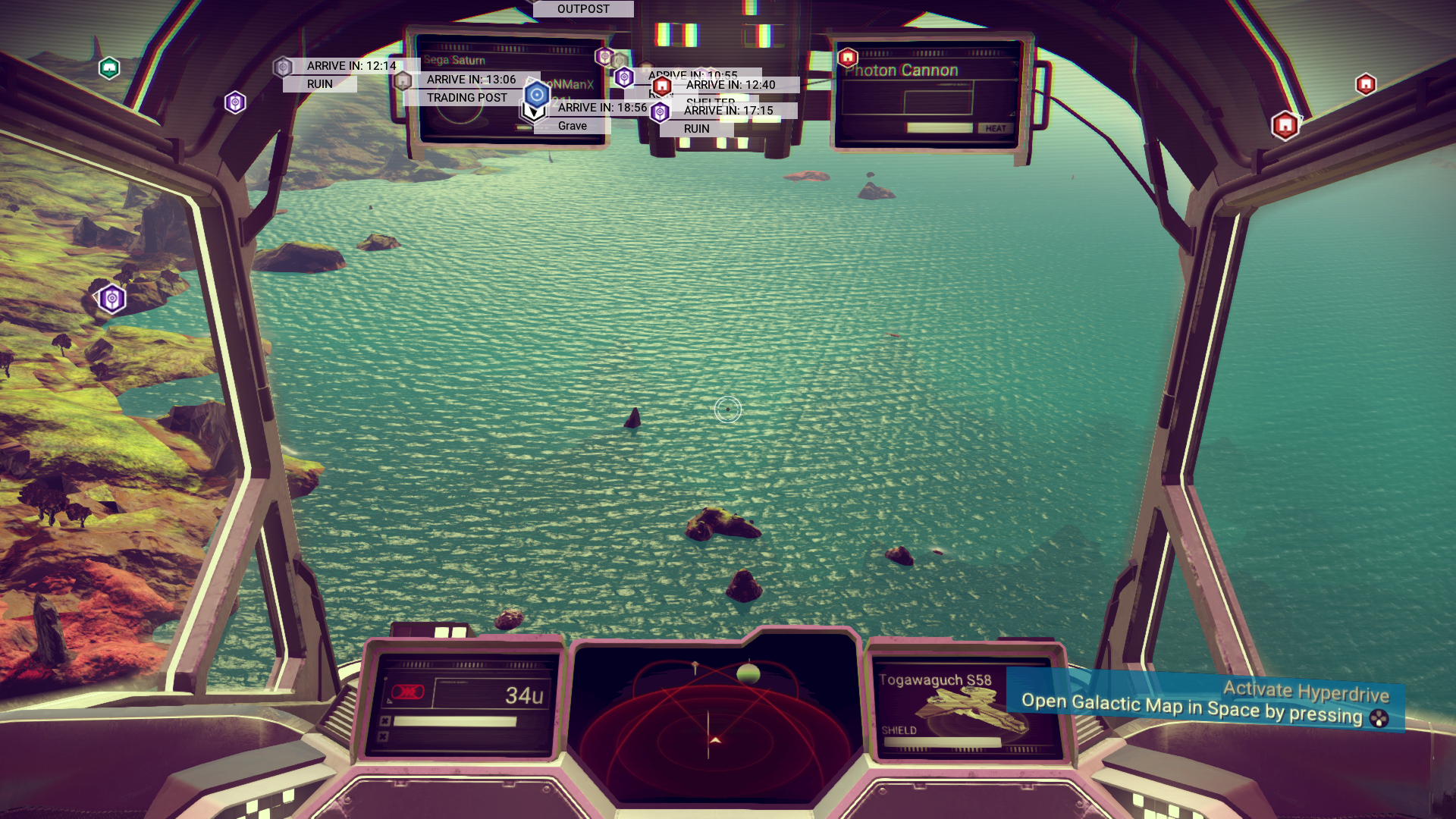Choose the ruin arriving in 17:15
Viewport: 1456px width, 819px height.
tap(696, 129)
